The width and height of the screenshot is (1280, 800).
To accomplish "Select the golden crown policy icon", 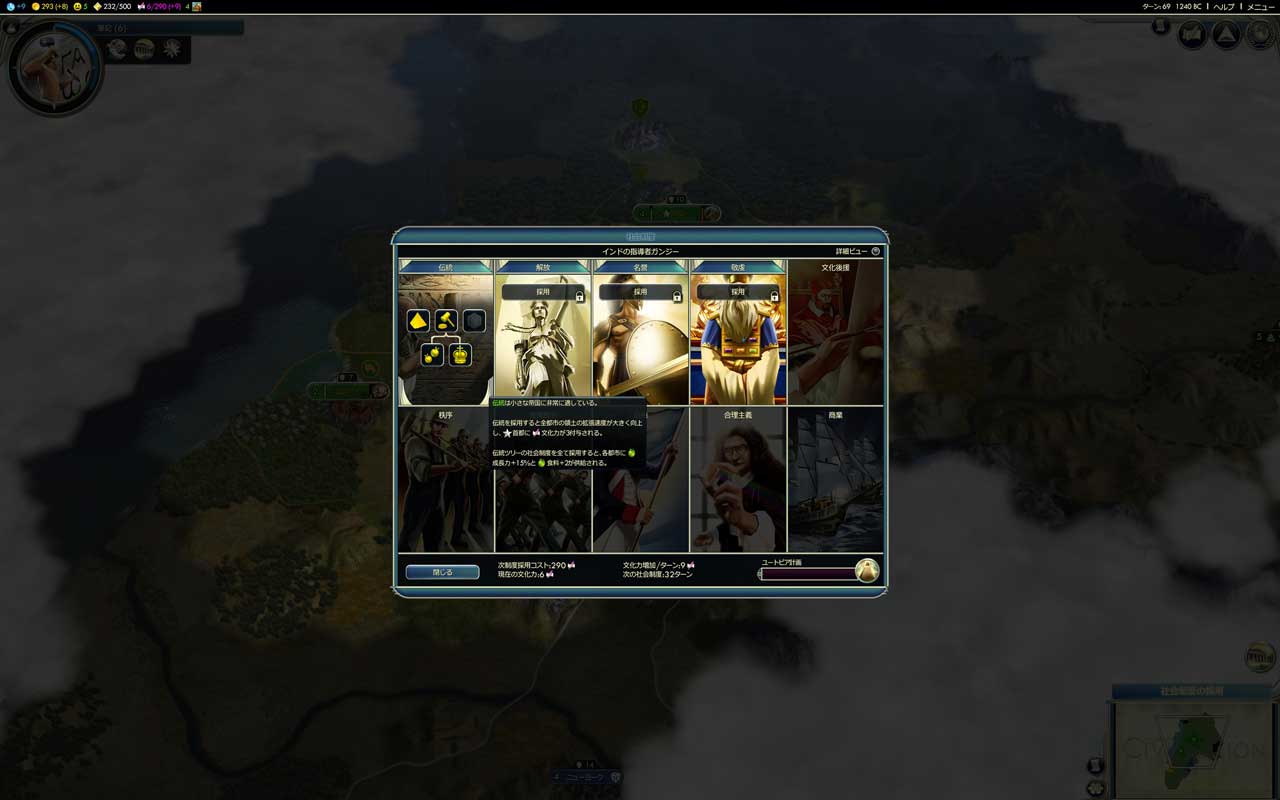I will click(x=460, y=355).
